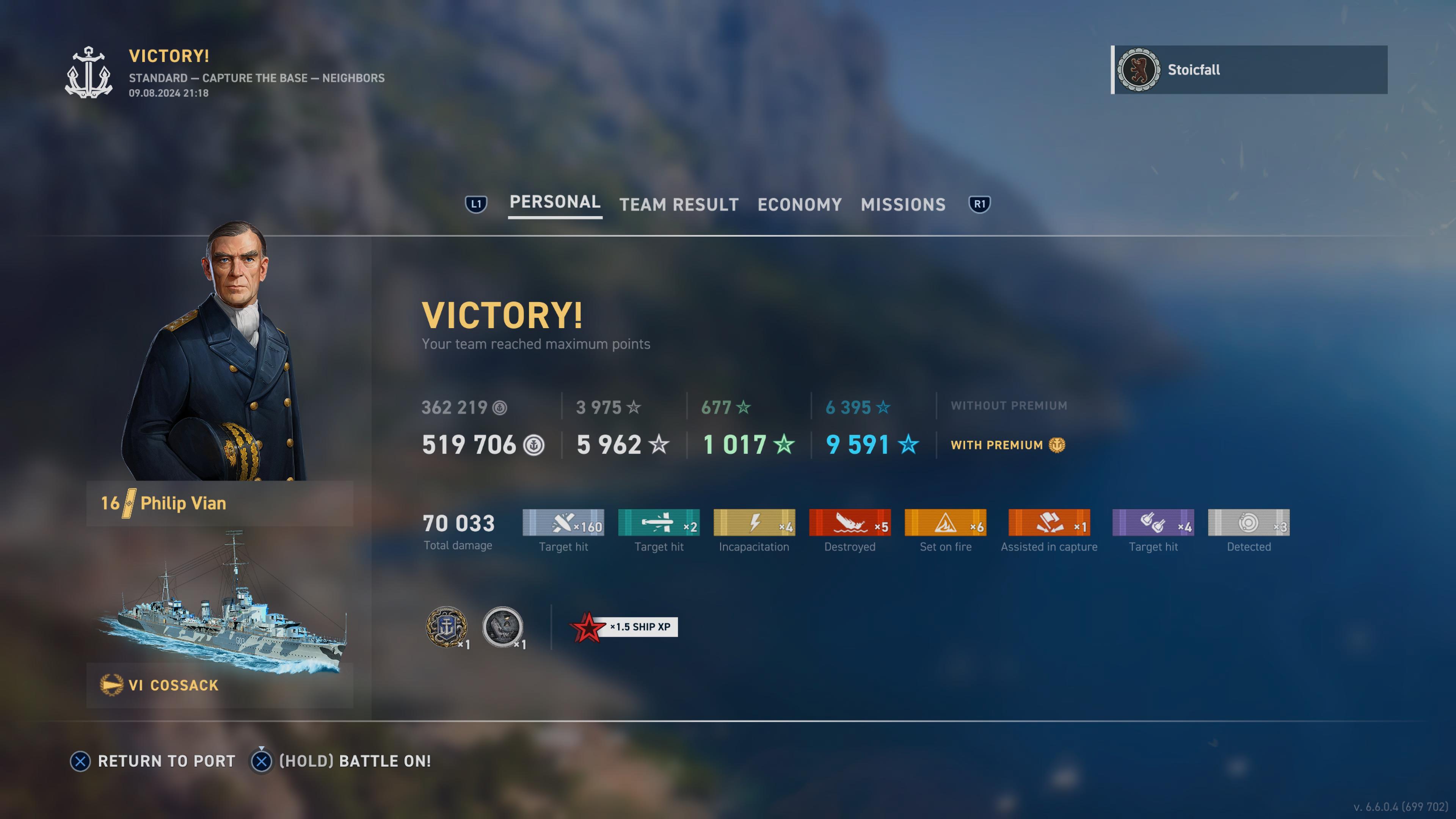Image resolution: width=1456 pixels, height=819 pixels.
Task: Select the VI Cossack ship label
Action: (x=219, y=685)
